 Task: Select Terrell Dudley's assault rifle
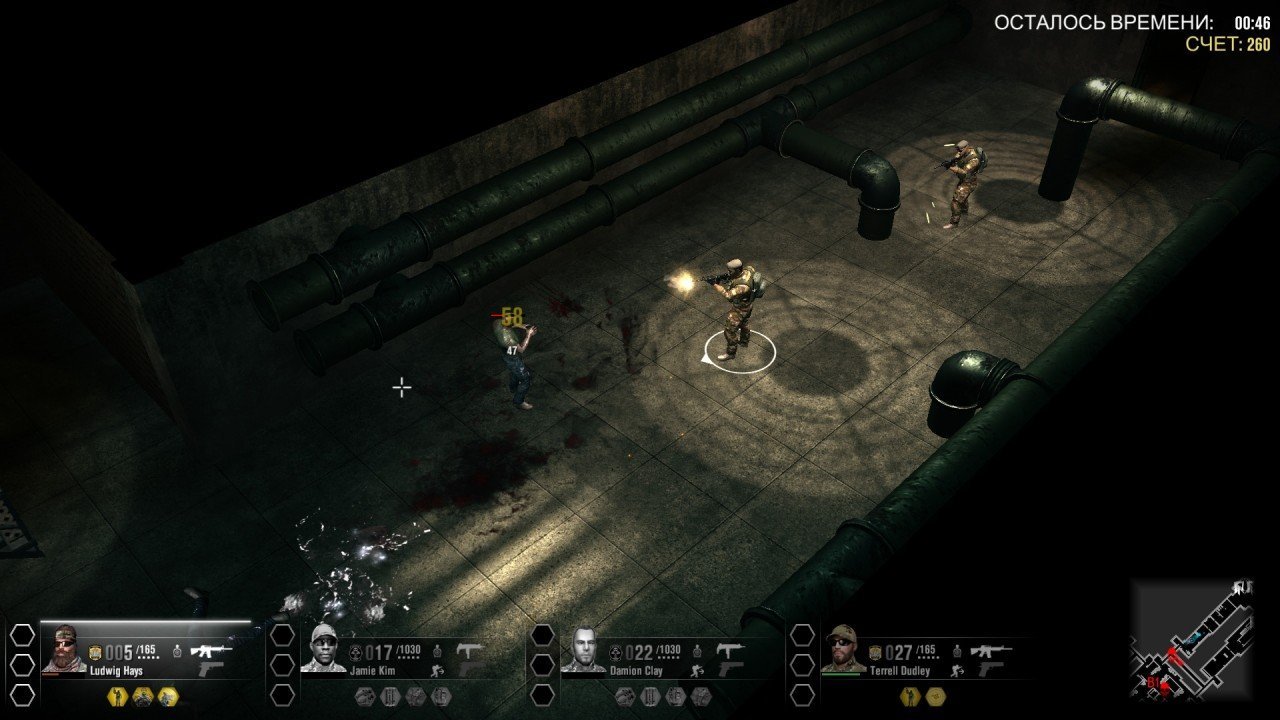coord(990,650)
